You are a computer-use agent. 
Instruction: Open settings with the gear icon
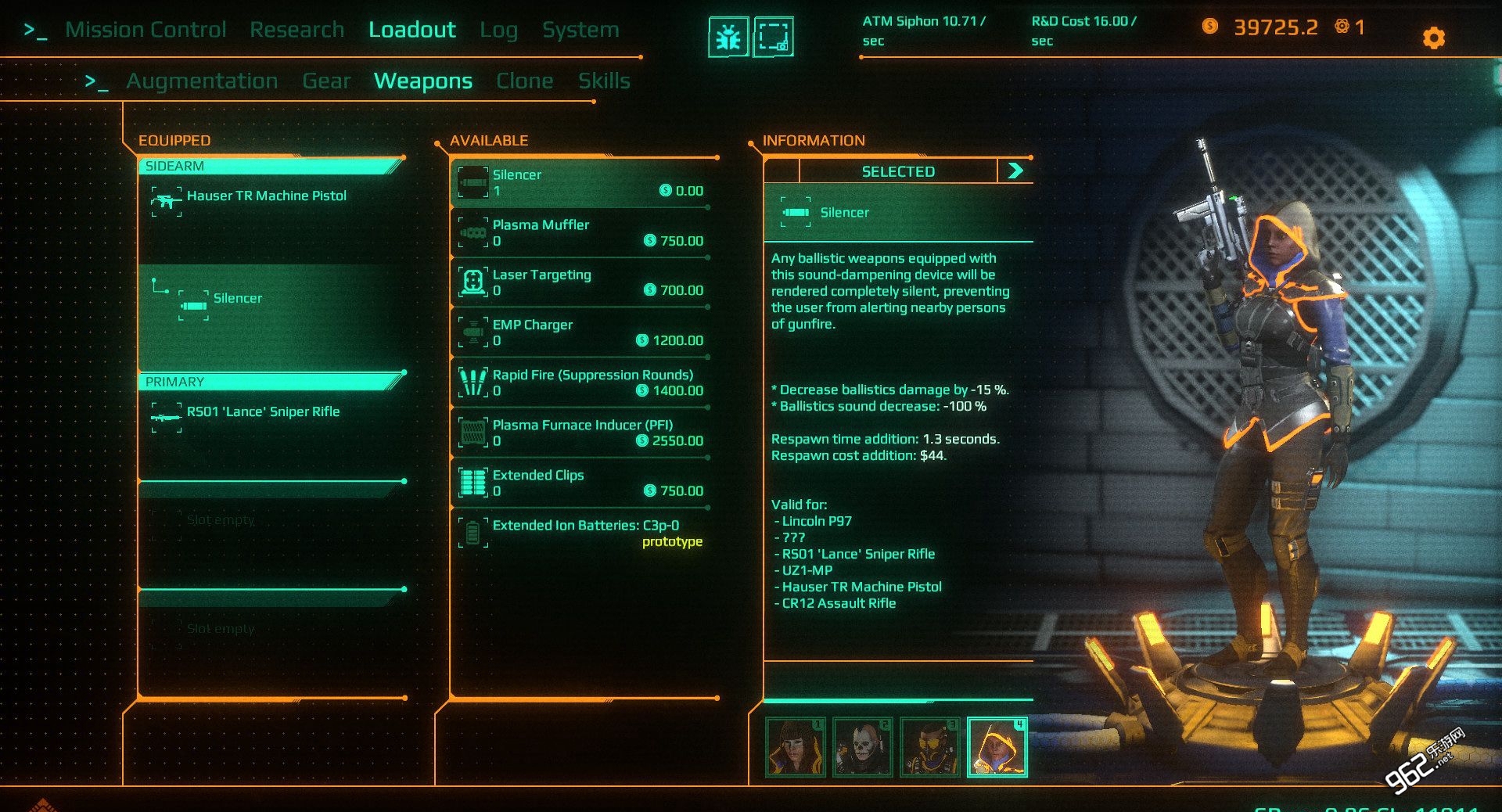point(1433,38)
